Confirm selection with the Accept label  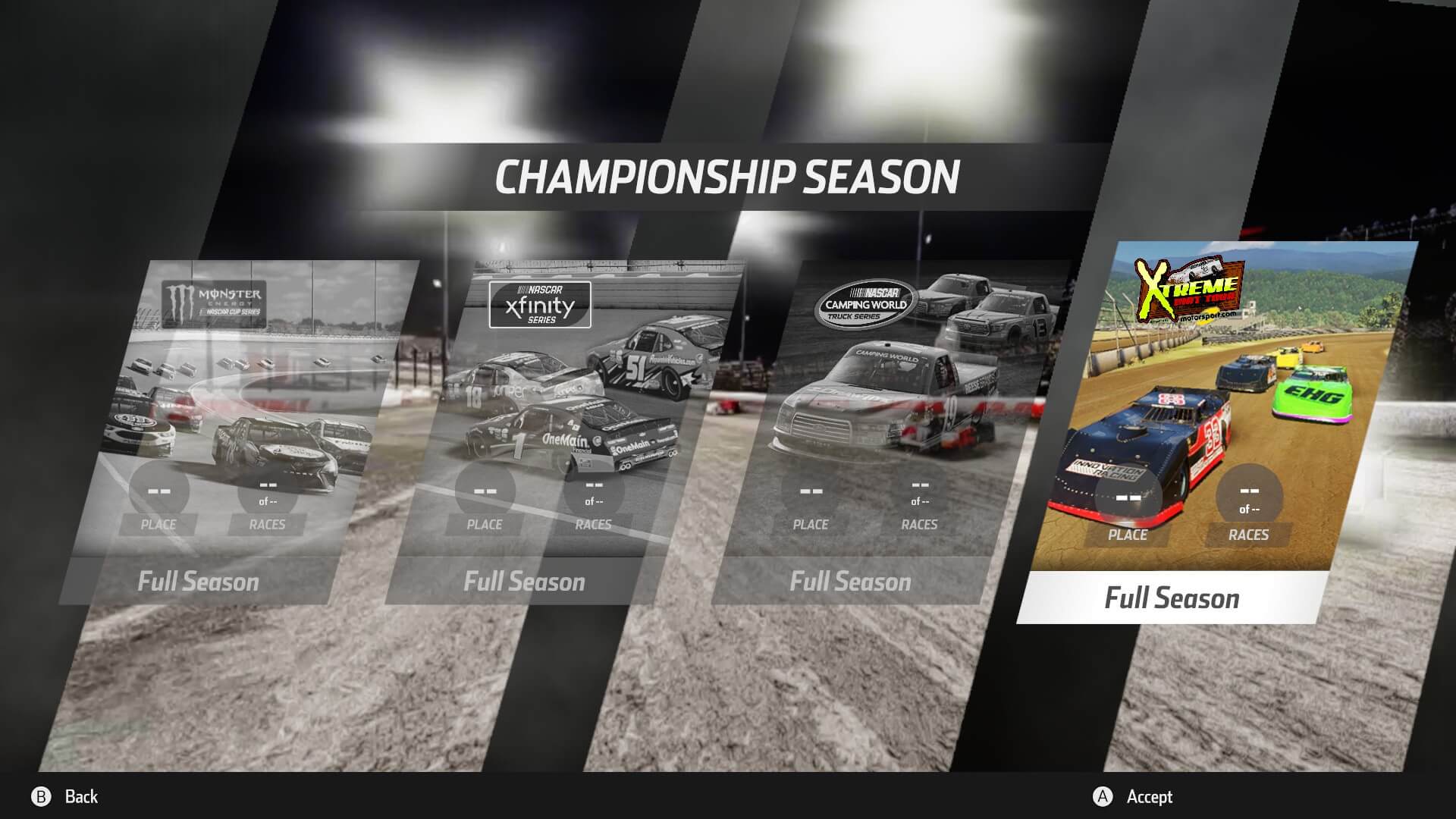(1149, 796)
